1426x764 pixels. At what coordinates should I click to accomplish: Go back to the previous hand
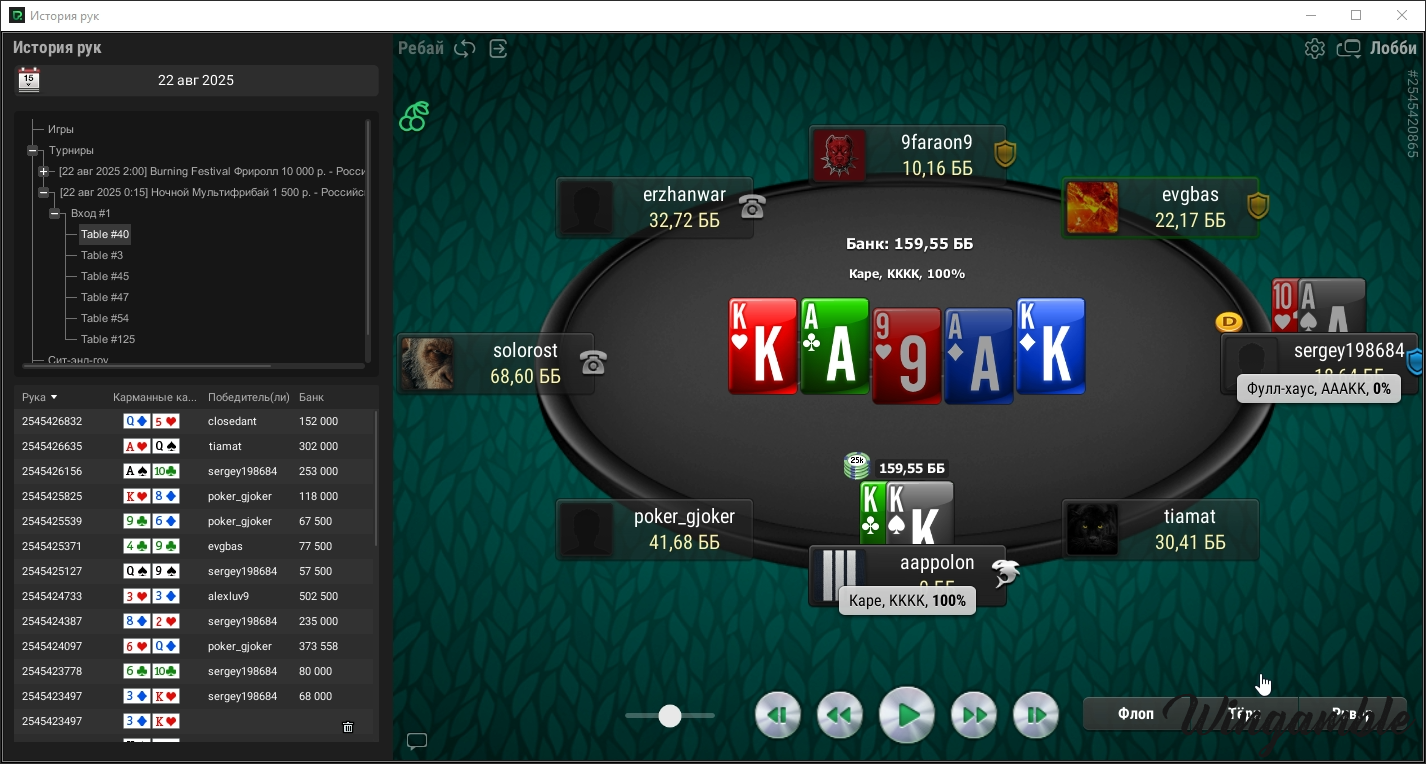[777, 715]
